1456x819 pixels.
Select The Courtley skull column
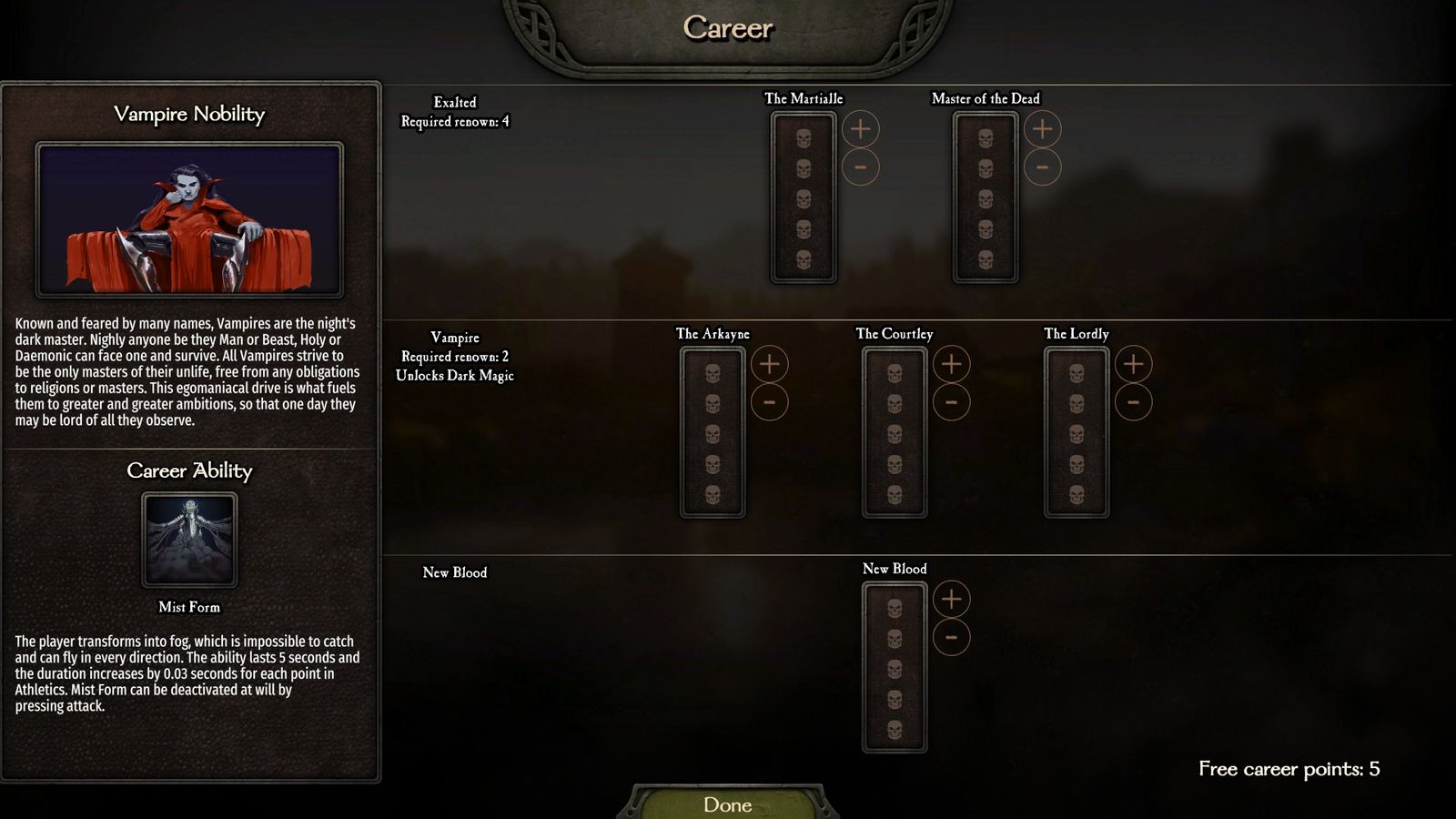point(895,433)
